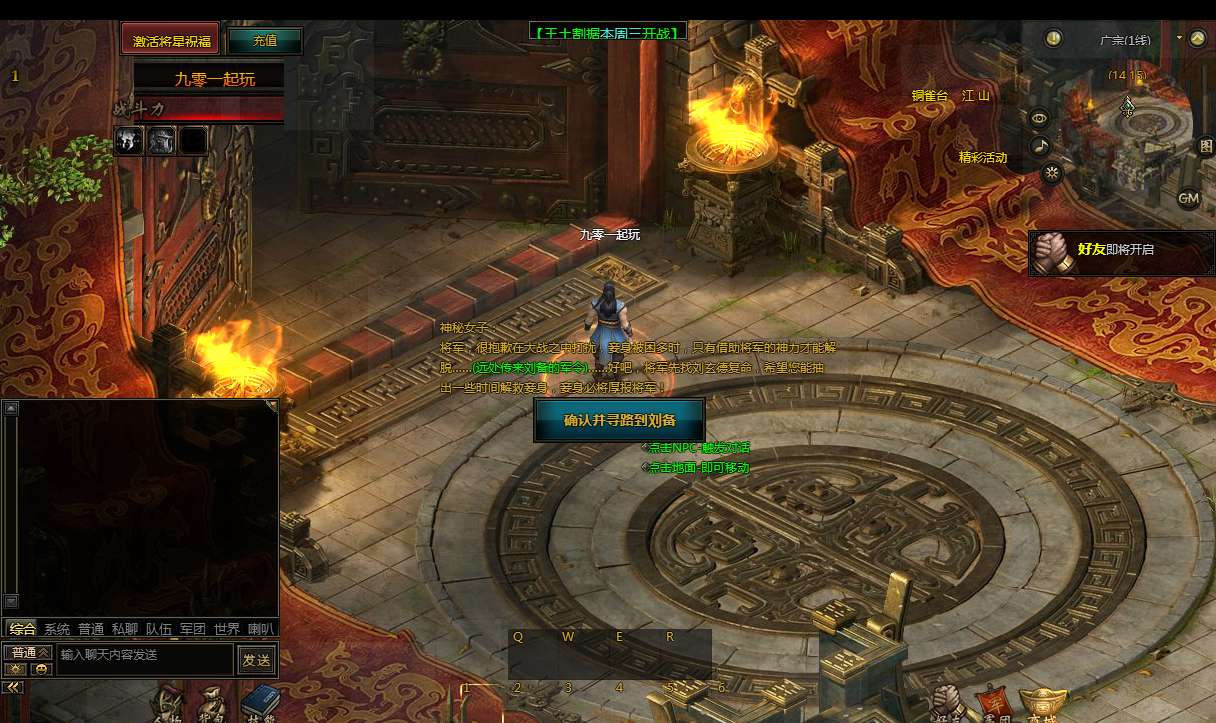The image size is (1216, 723).
Task: Click the 激活将星祝福 button
Action: pos(171,41)
